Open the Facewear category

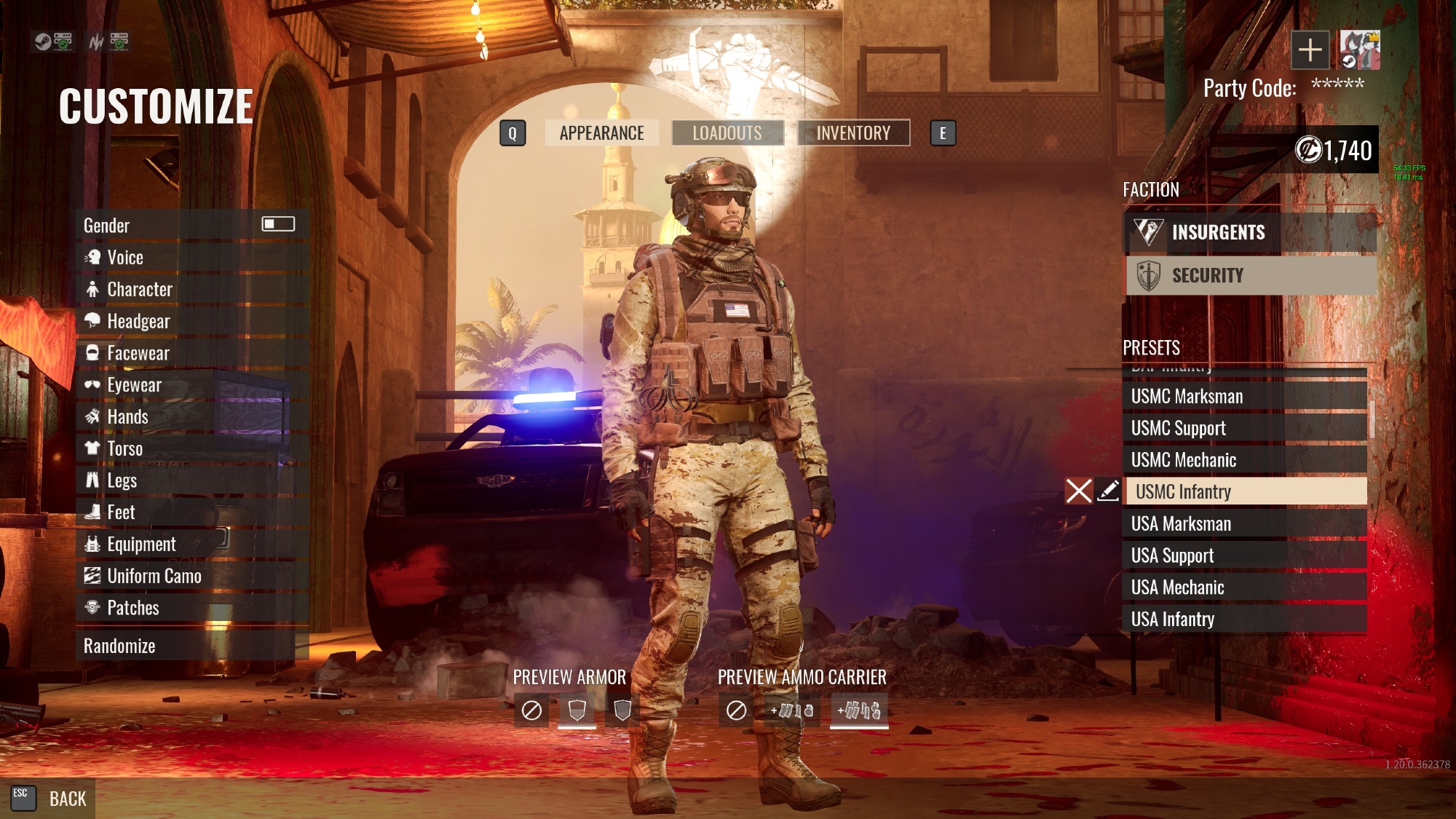(138, 353)
